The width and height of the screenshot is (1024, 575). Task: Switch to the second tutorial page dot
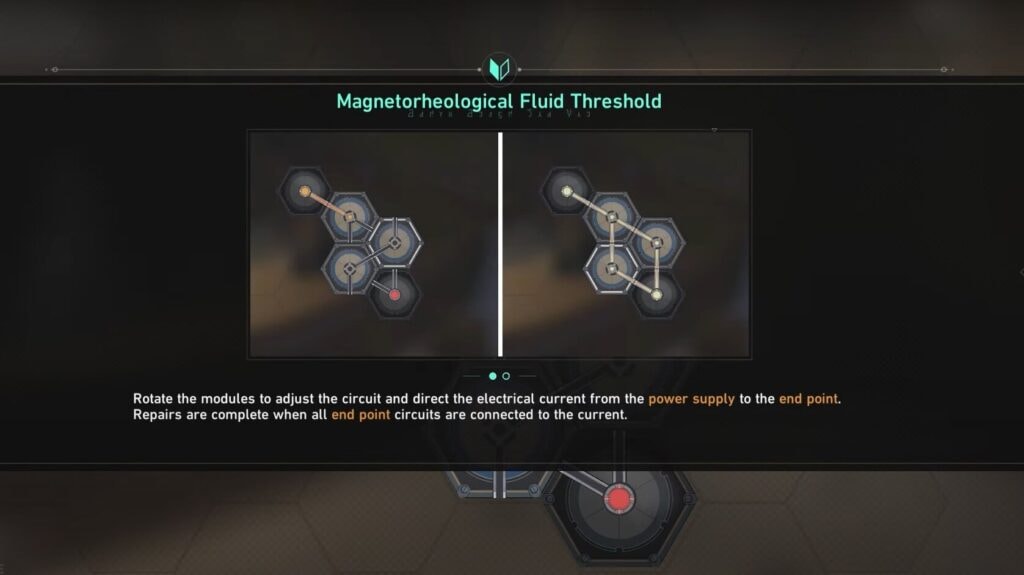[506, 376]
